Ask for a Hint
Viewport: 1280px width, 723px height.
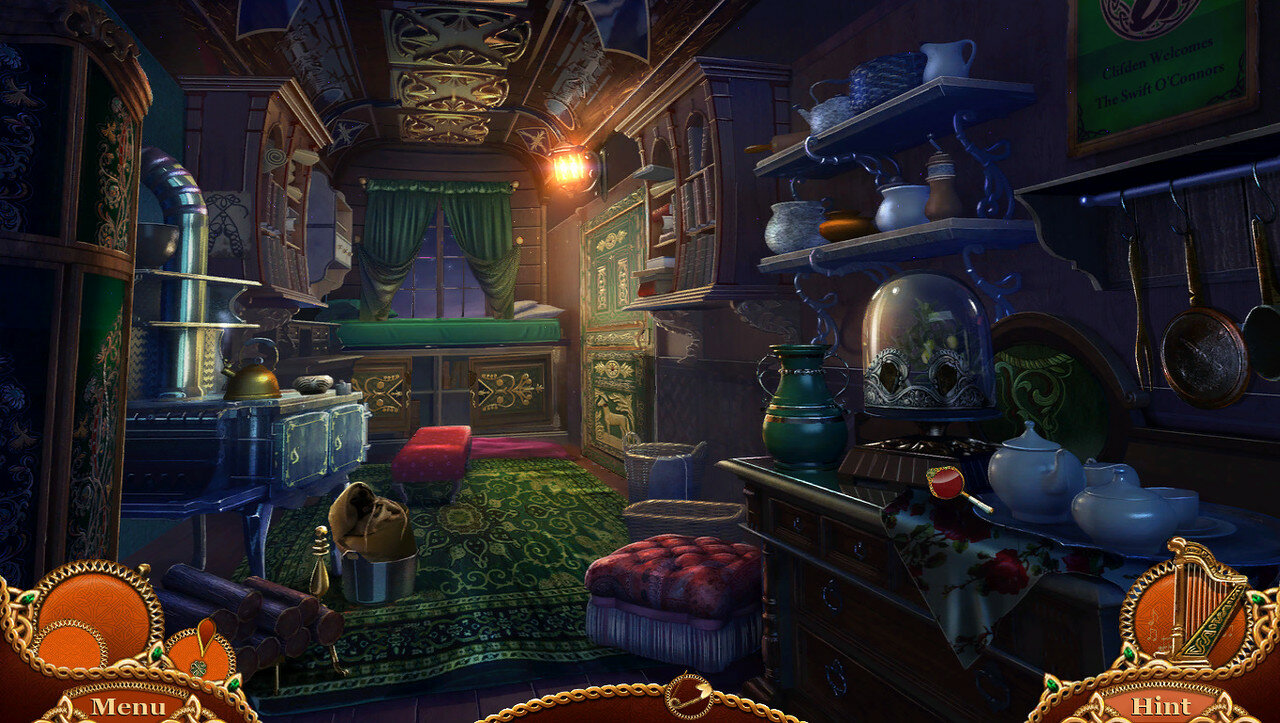(1160, 706)
